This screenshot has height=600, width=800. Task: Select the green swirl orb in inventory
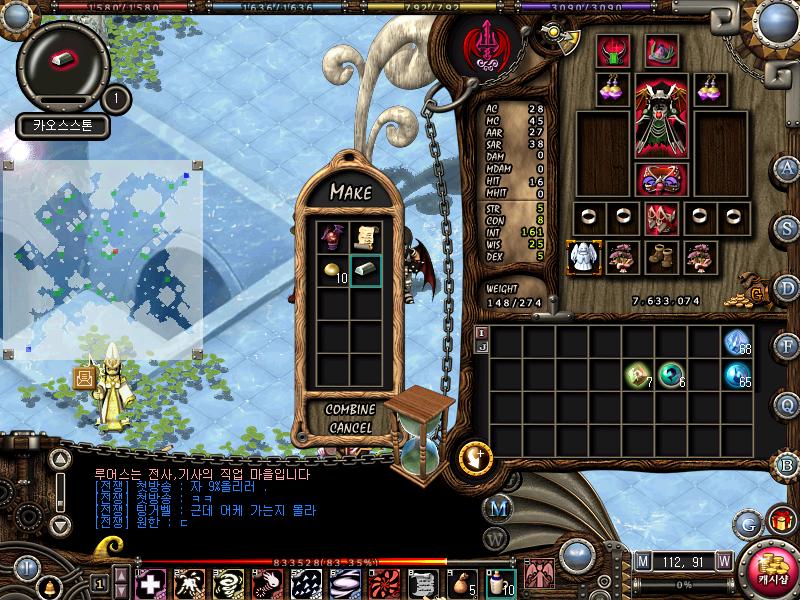click(x=671, y=376)
